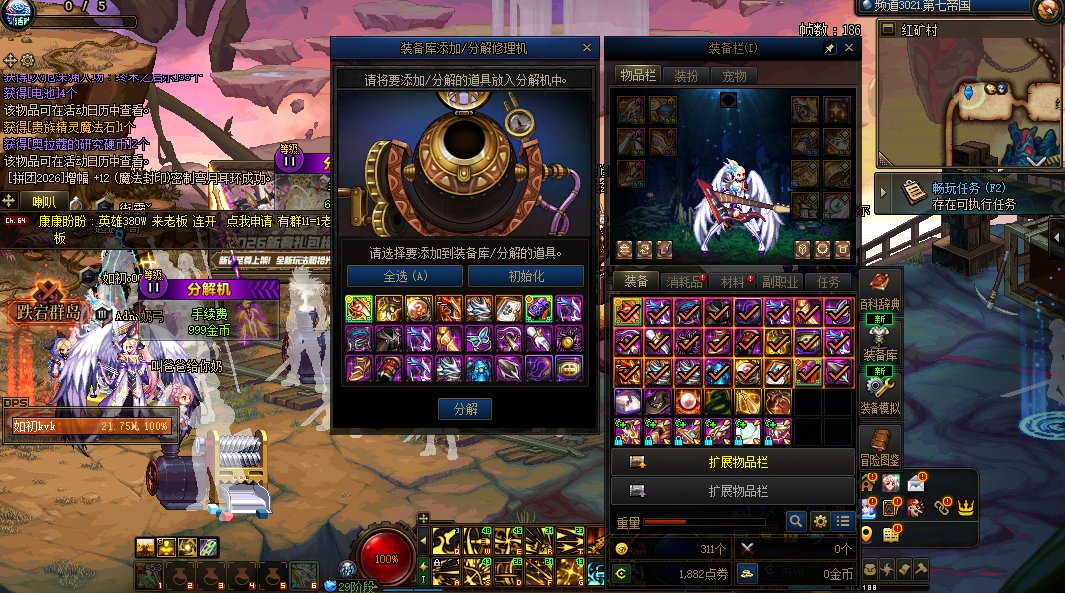Switch to the 材料 materials tab

pyautogui.click(x=733, y=282)
